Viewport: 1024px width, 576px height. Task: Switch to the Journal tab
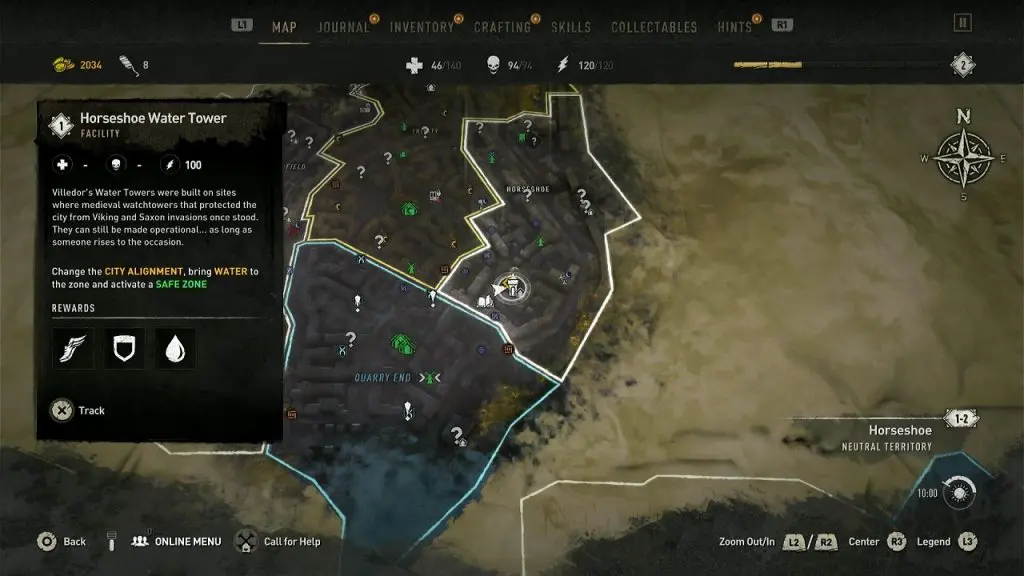pos(343,27)
